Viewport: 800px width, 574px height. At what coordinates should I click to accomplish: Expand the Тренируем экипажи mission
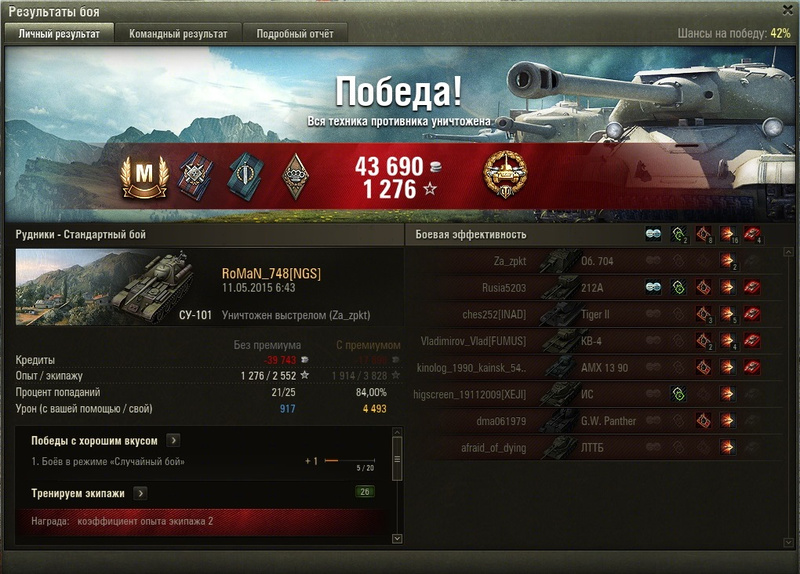coord(140,493)
